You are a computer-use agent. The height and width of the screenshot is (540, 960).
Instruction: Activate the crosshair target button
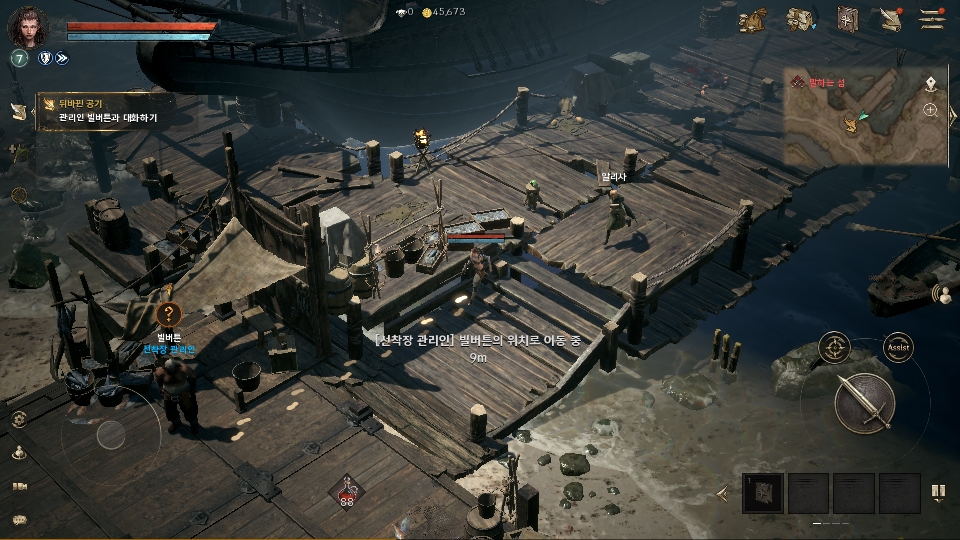pos(834,347)
